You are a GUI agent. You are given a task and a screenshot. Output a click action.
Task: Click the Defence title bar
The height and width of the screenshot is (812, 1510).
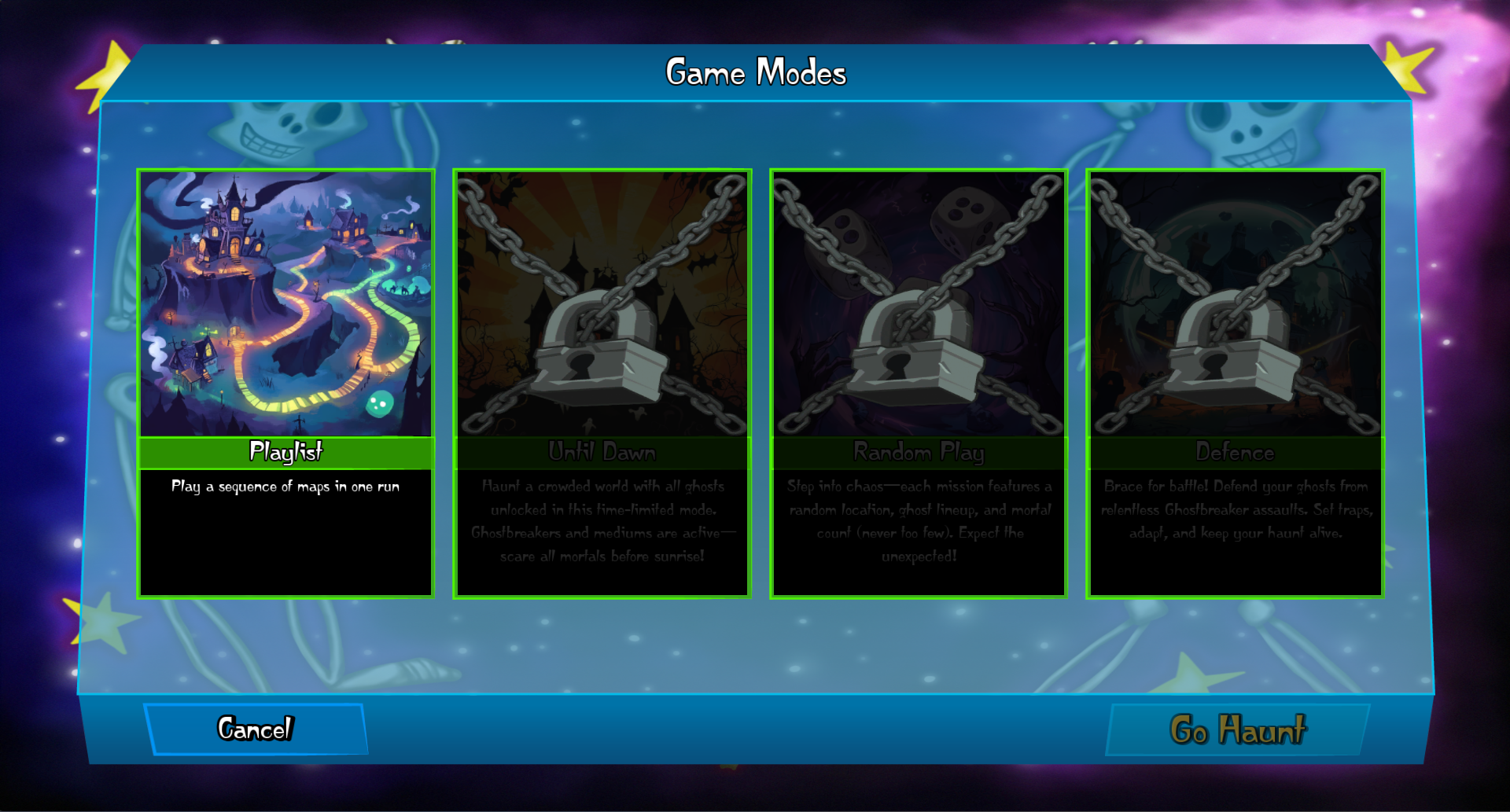(x=1235, y=451)
